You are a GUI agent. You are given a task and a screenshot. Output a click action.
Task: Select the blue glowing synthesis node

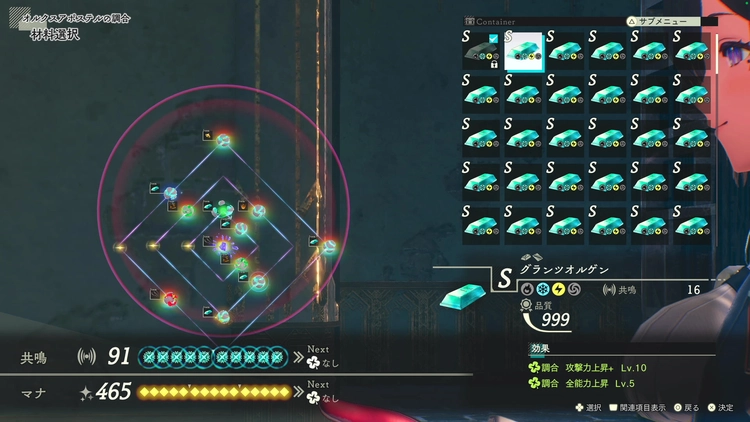pyautogui.click(x=171, y=193)
